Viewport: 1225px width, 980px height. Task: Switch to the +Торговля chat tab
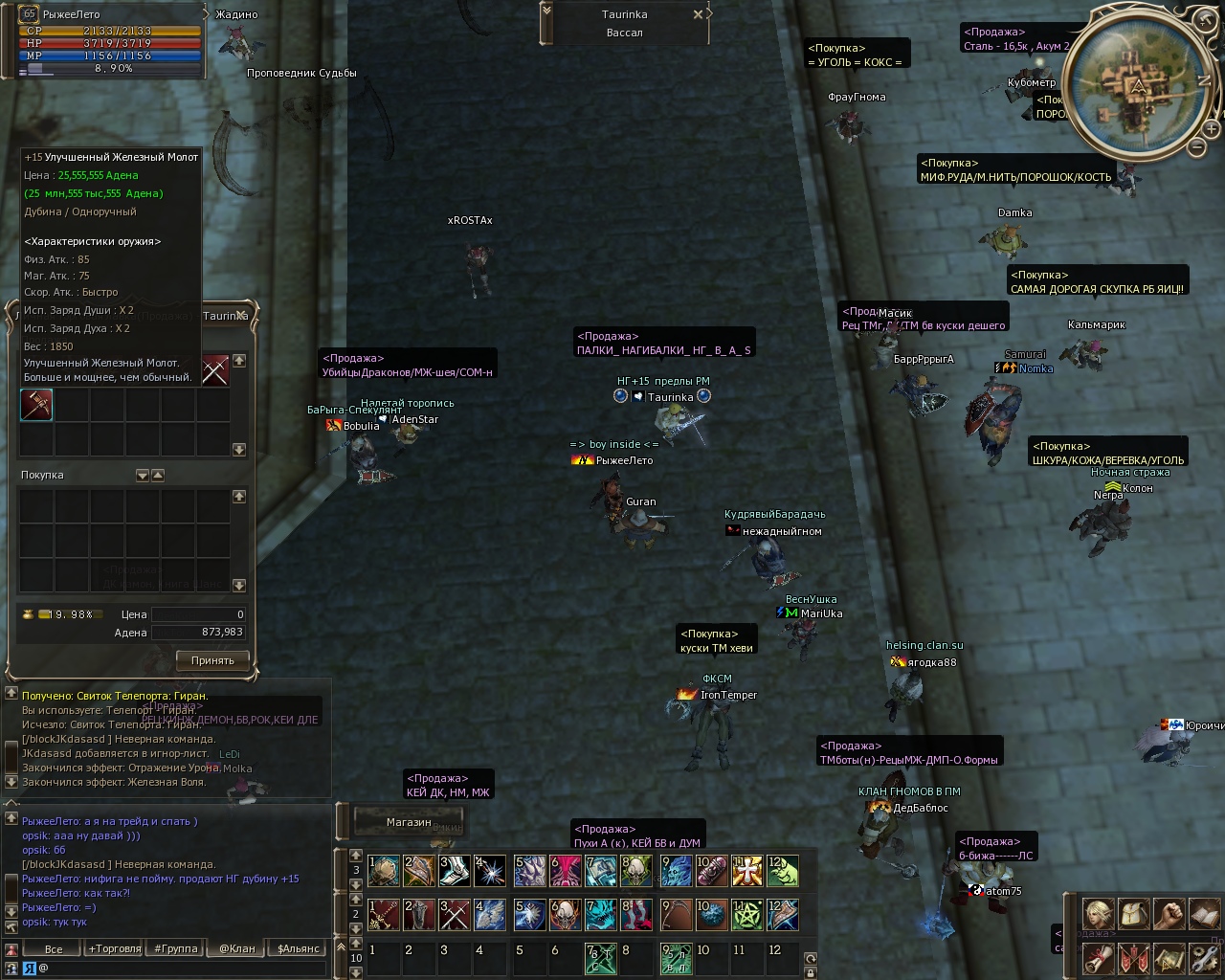(x=114, y=948)
